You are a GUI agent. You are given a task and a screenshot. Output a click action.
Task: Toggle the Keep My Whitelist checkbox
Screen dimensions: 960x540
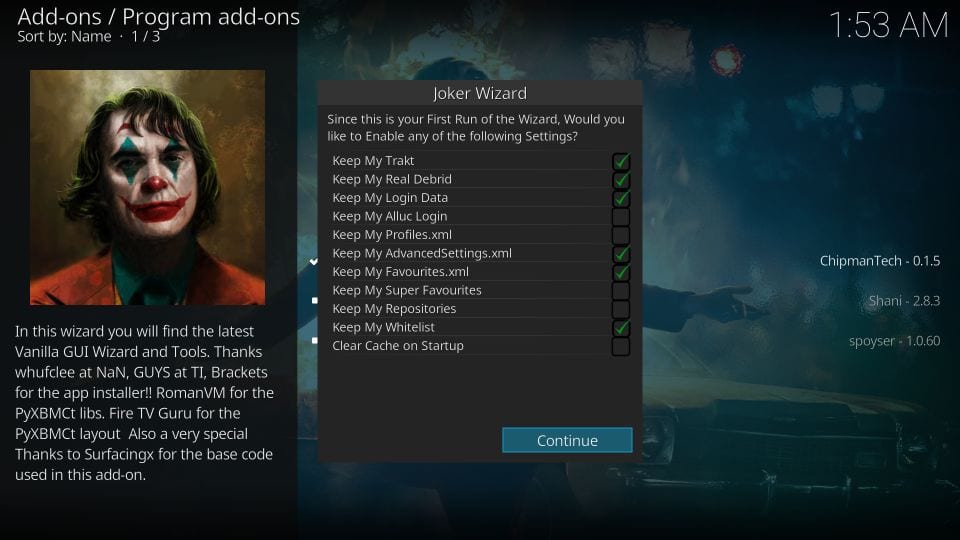pos(620,328)
